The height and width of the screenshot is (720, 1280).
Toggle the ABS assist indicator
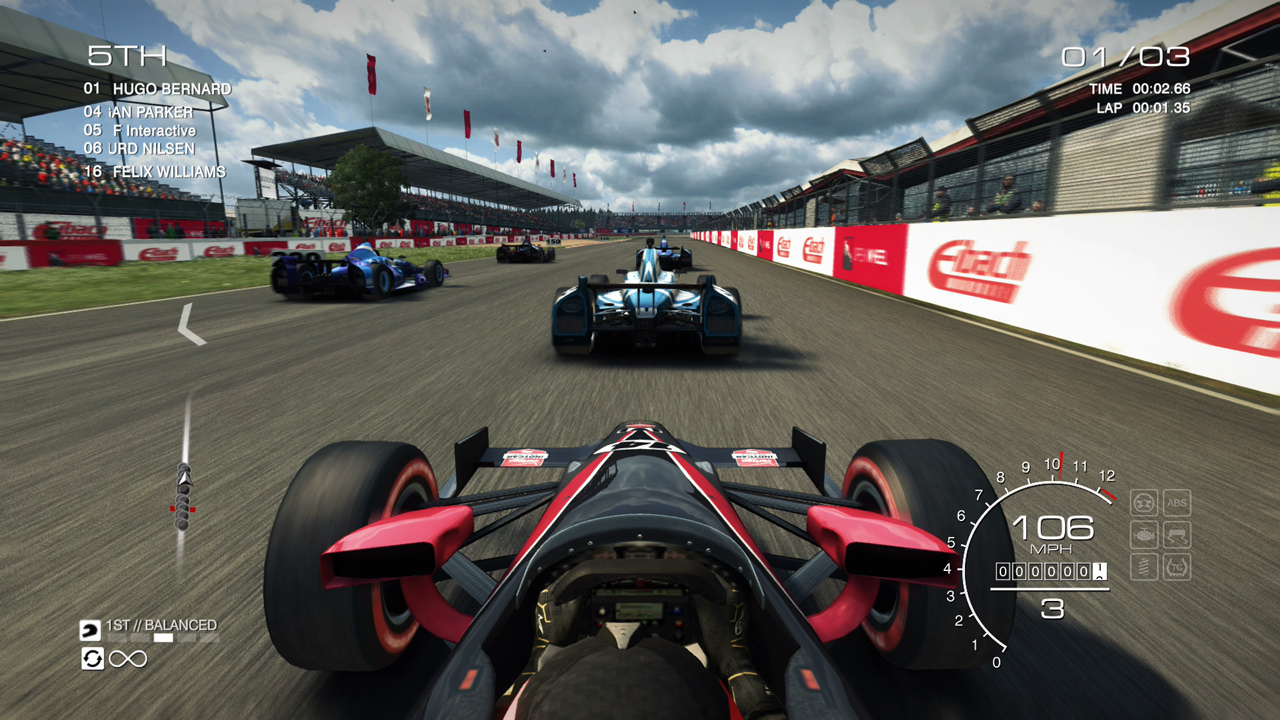pyautogui.click(x=1177, y=503)
